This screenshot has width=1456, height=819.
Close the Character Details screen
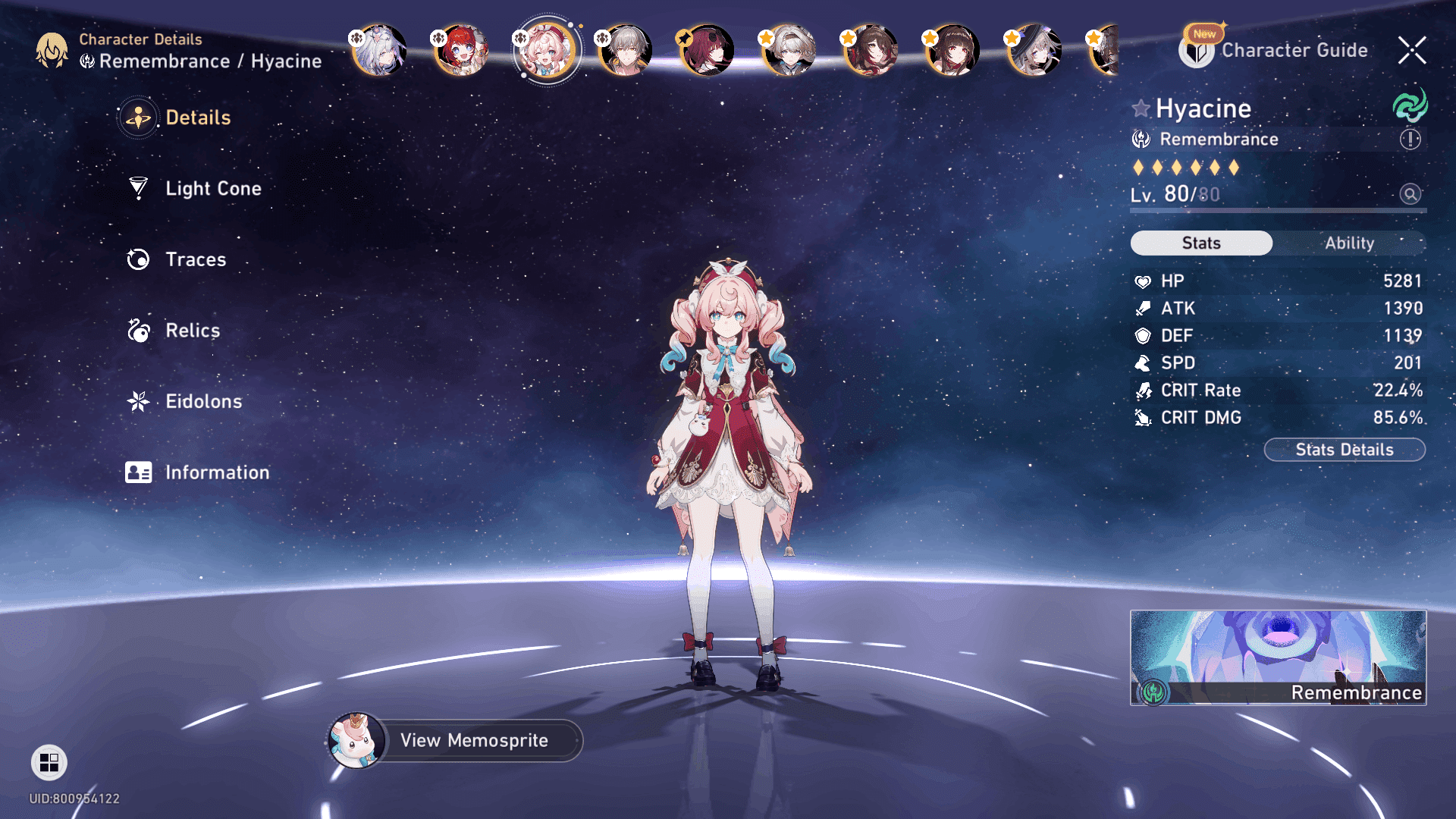pos(1411,50)
